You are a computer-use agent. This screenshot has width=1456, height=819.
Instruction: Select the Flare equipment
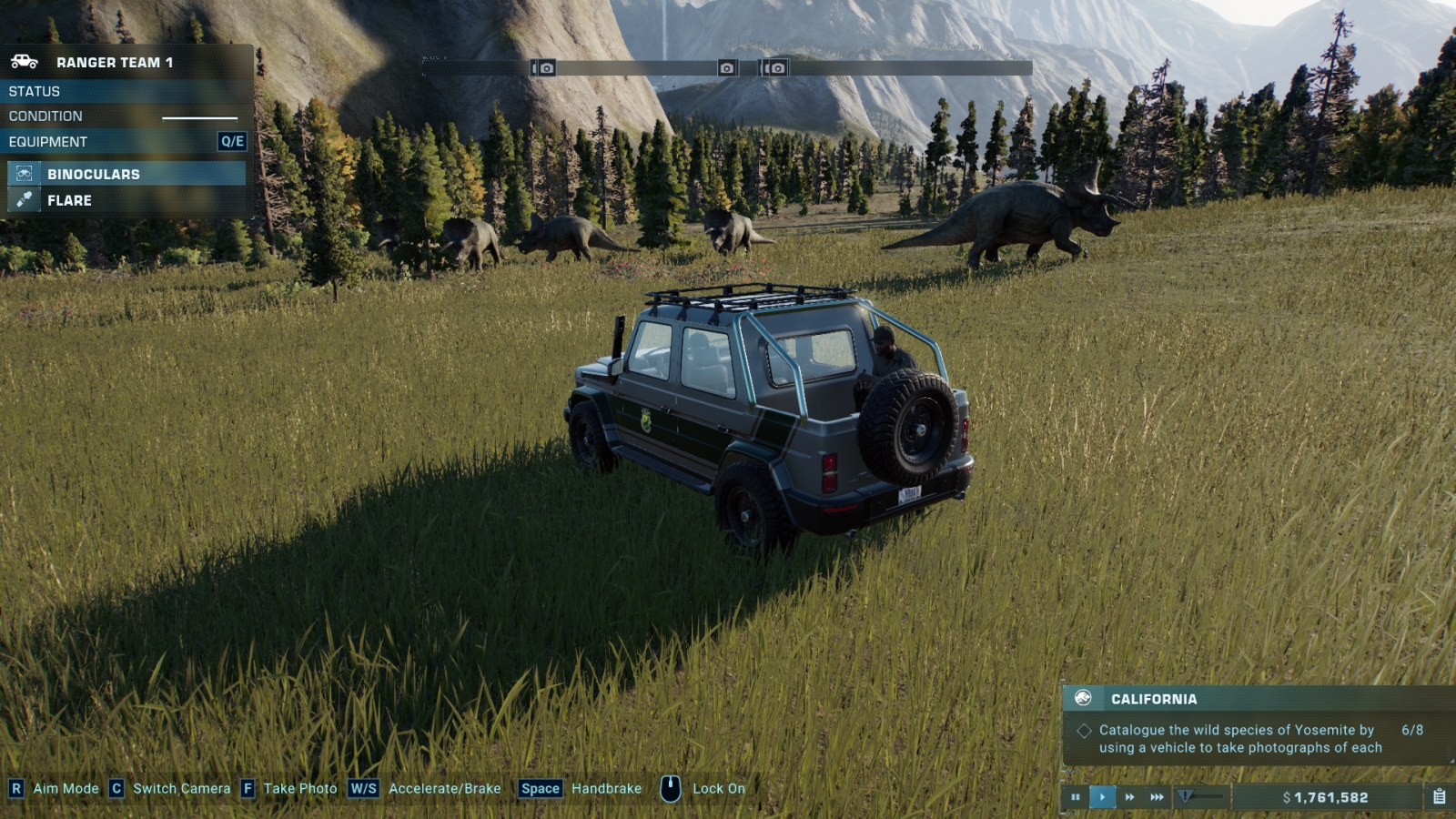[126, 200]
